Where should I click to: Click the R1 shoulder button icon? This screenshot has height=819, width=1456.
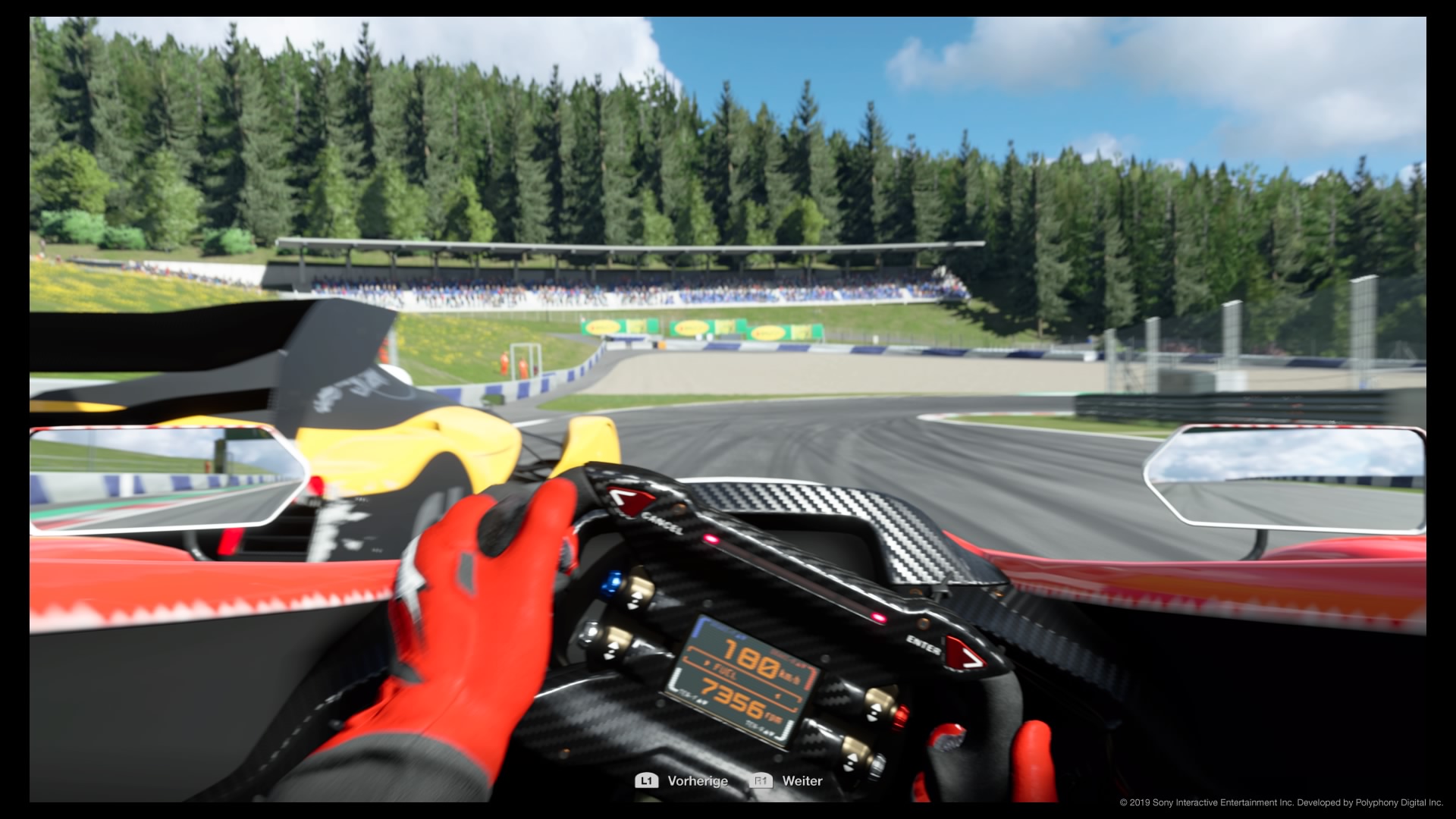tap(761, 780)
